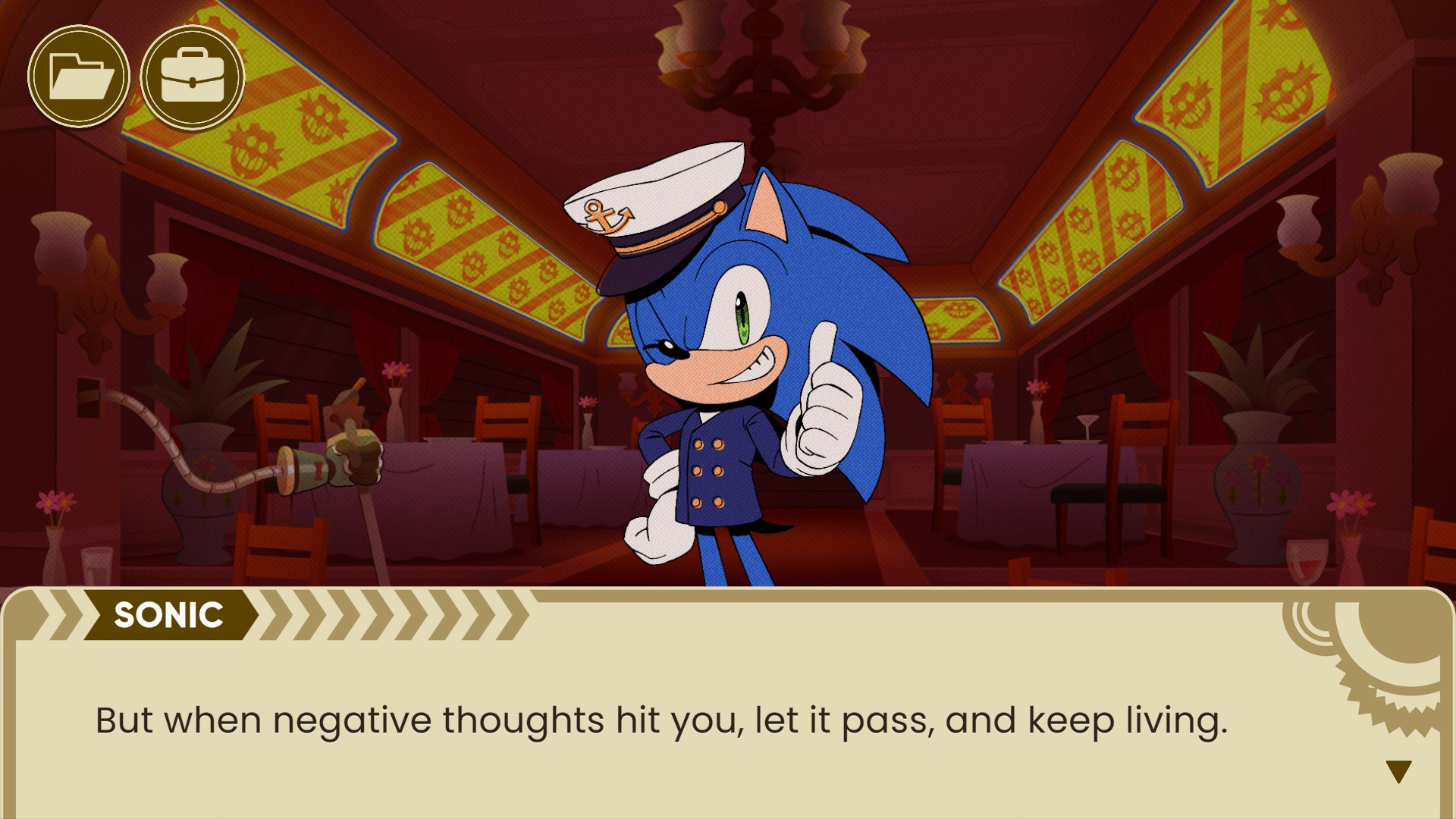Open the folder case files icon

tap(79, 77)
